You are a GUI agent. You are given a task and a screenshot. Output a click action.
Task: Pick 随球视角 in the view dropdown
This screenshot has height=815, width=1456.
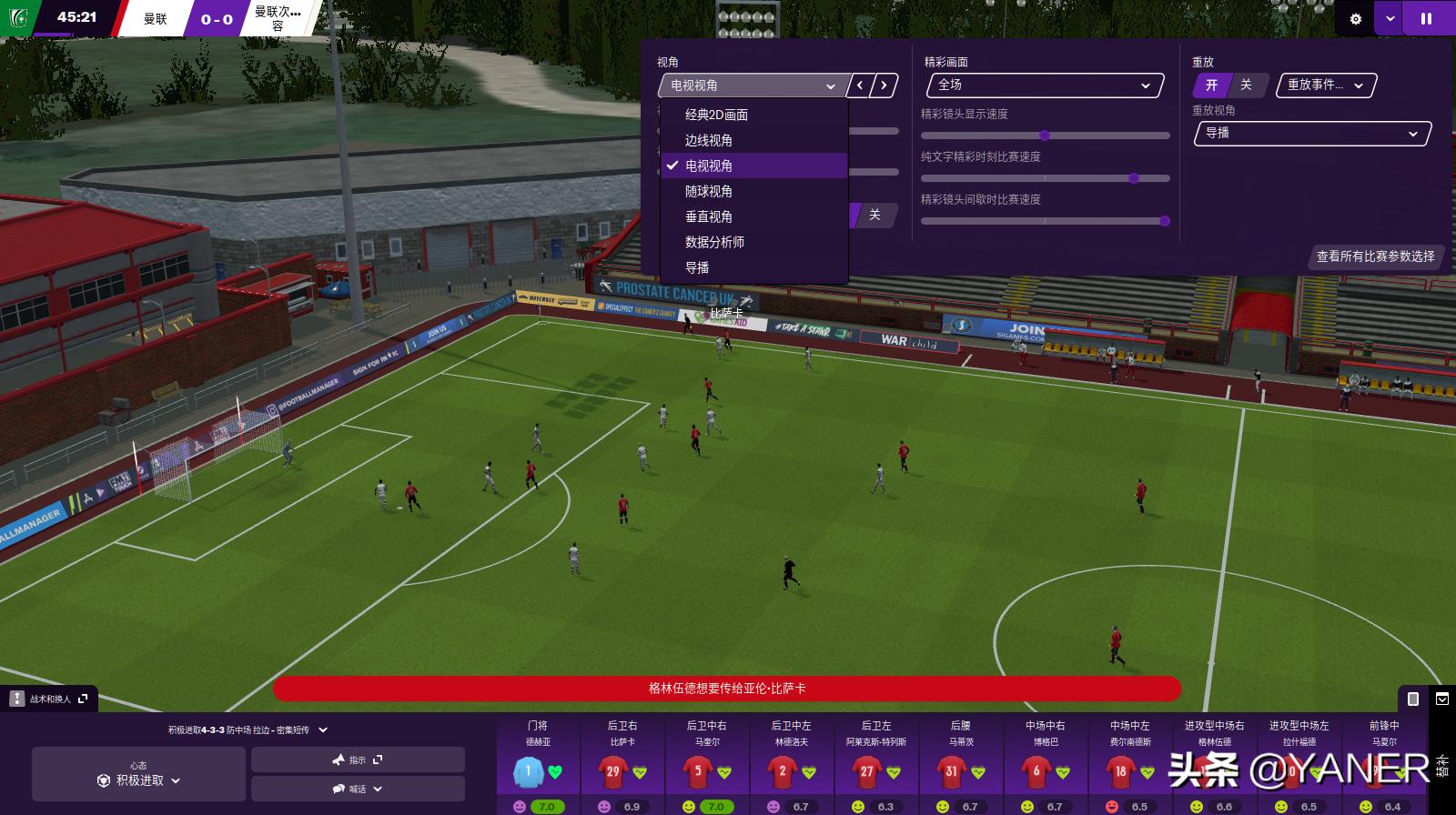[708, 191]
